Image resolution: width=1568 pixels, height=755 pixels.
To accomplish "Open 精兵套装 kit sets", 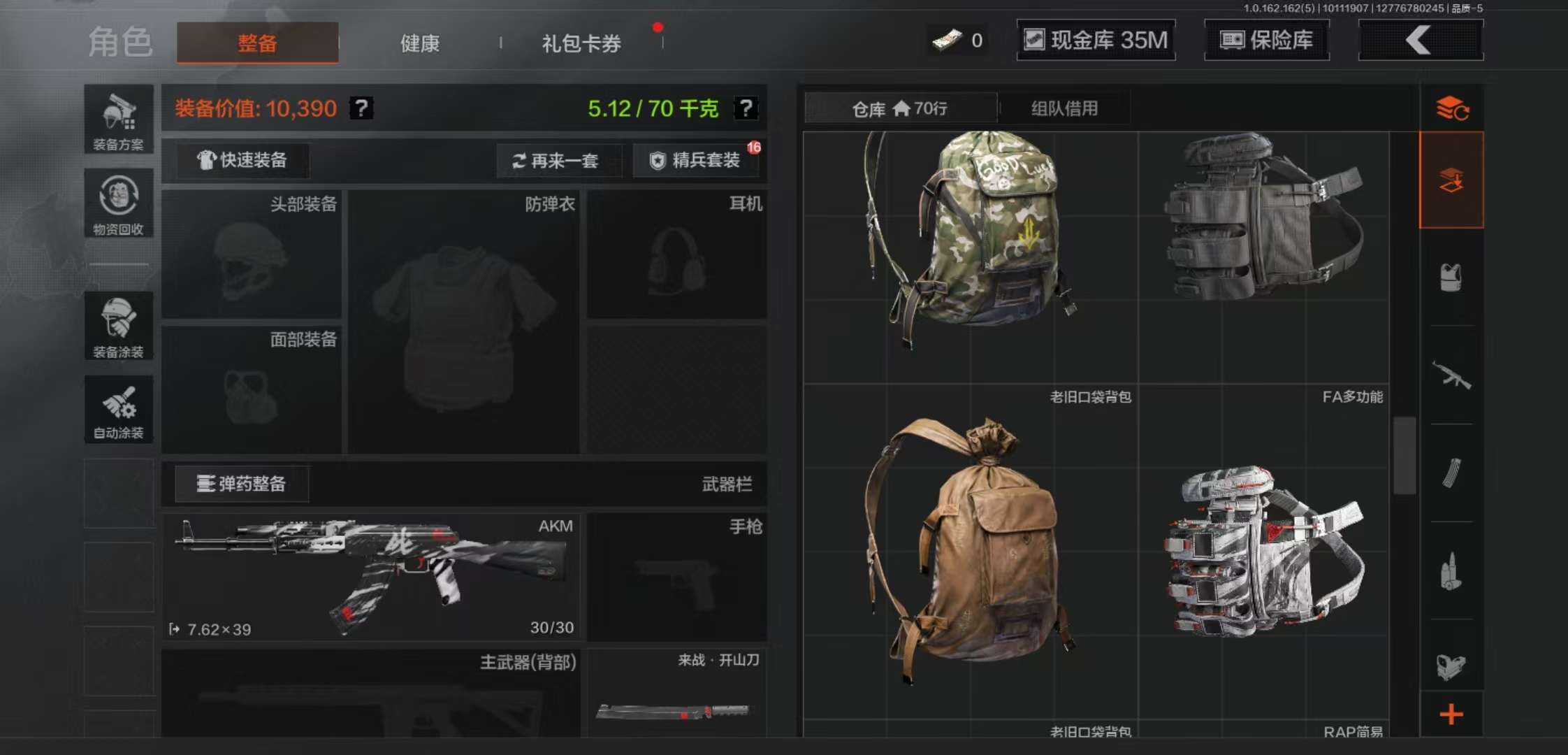I will [696, 160].
